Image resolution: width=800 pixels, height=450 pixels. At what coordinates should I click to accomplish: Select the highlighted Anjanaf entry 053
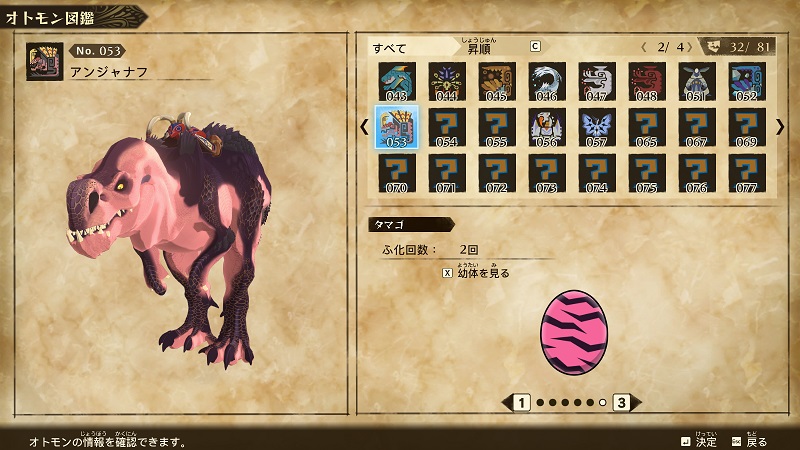point(395,127)
